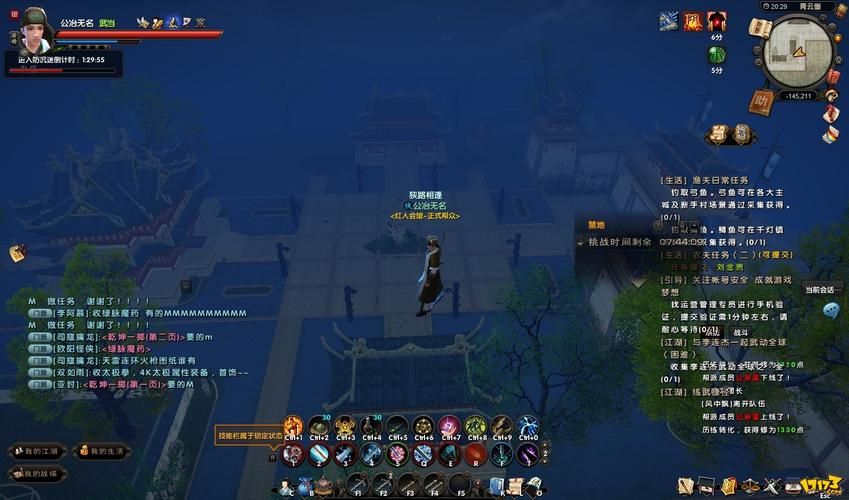
Task: Select the green orb buff icon
Action: [717, 55]
